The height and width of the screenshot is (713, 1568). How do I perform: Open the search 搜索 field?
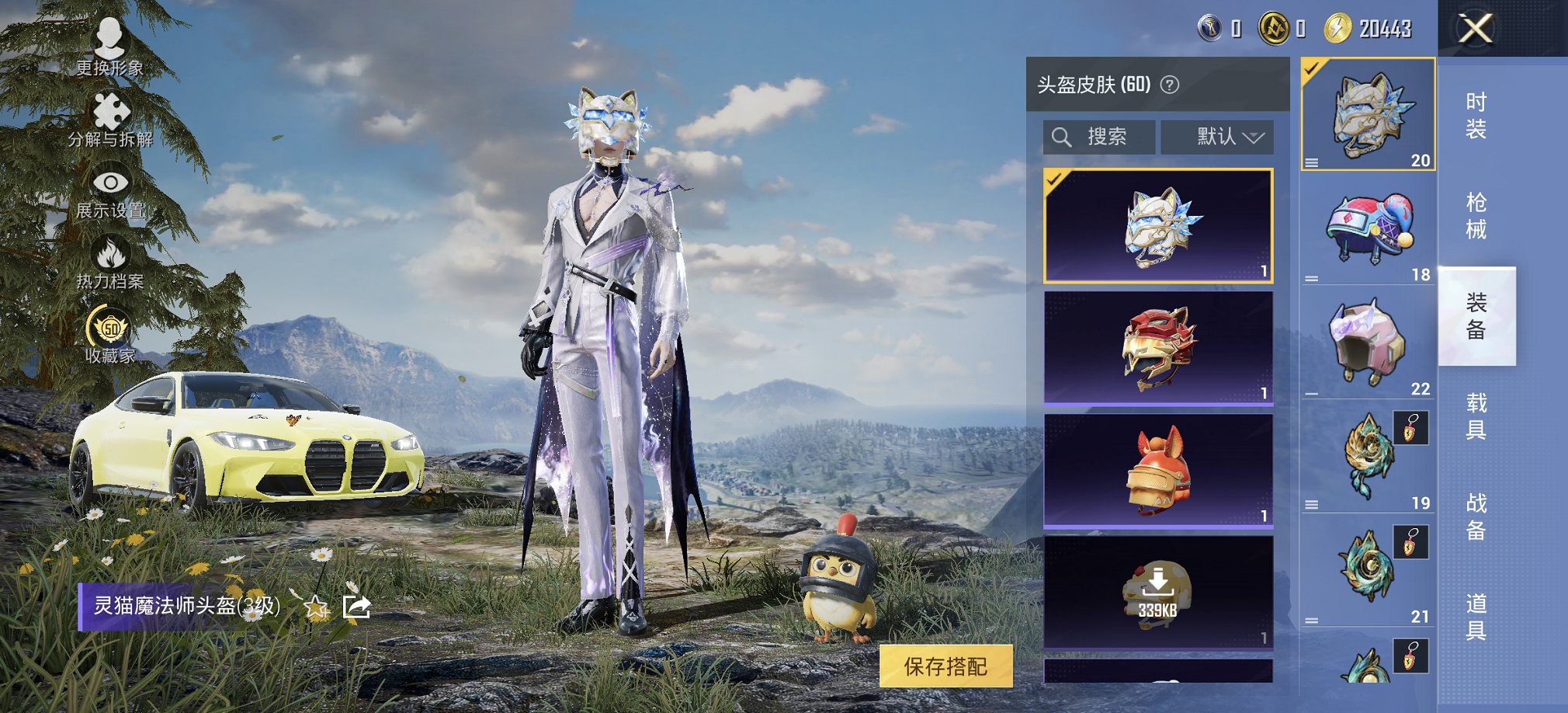click(x=1097, y=137)
